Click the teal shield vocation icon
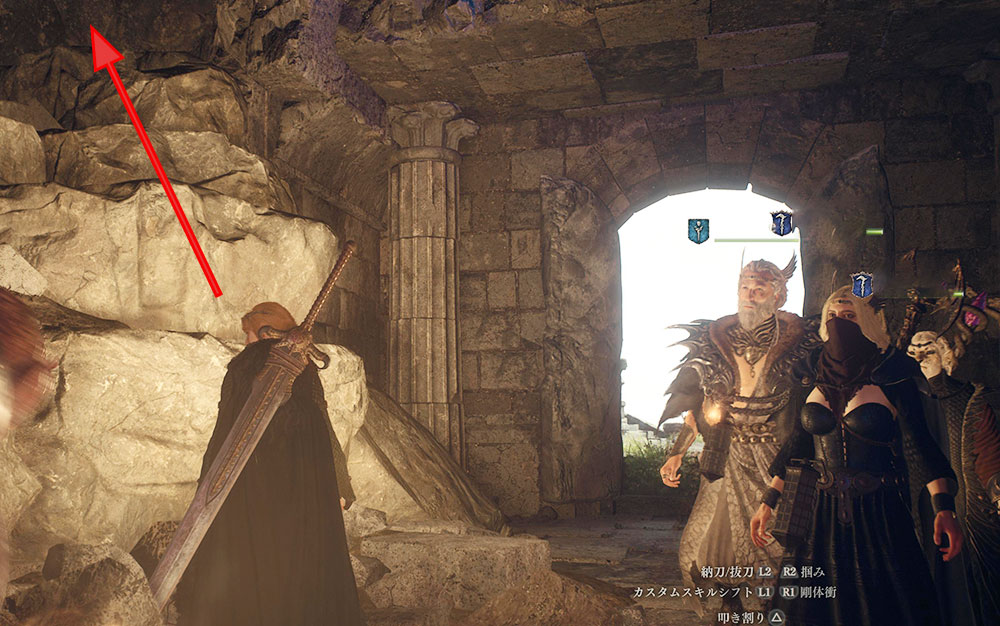 pyautogui.click(x=698, y=231)
